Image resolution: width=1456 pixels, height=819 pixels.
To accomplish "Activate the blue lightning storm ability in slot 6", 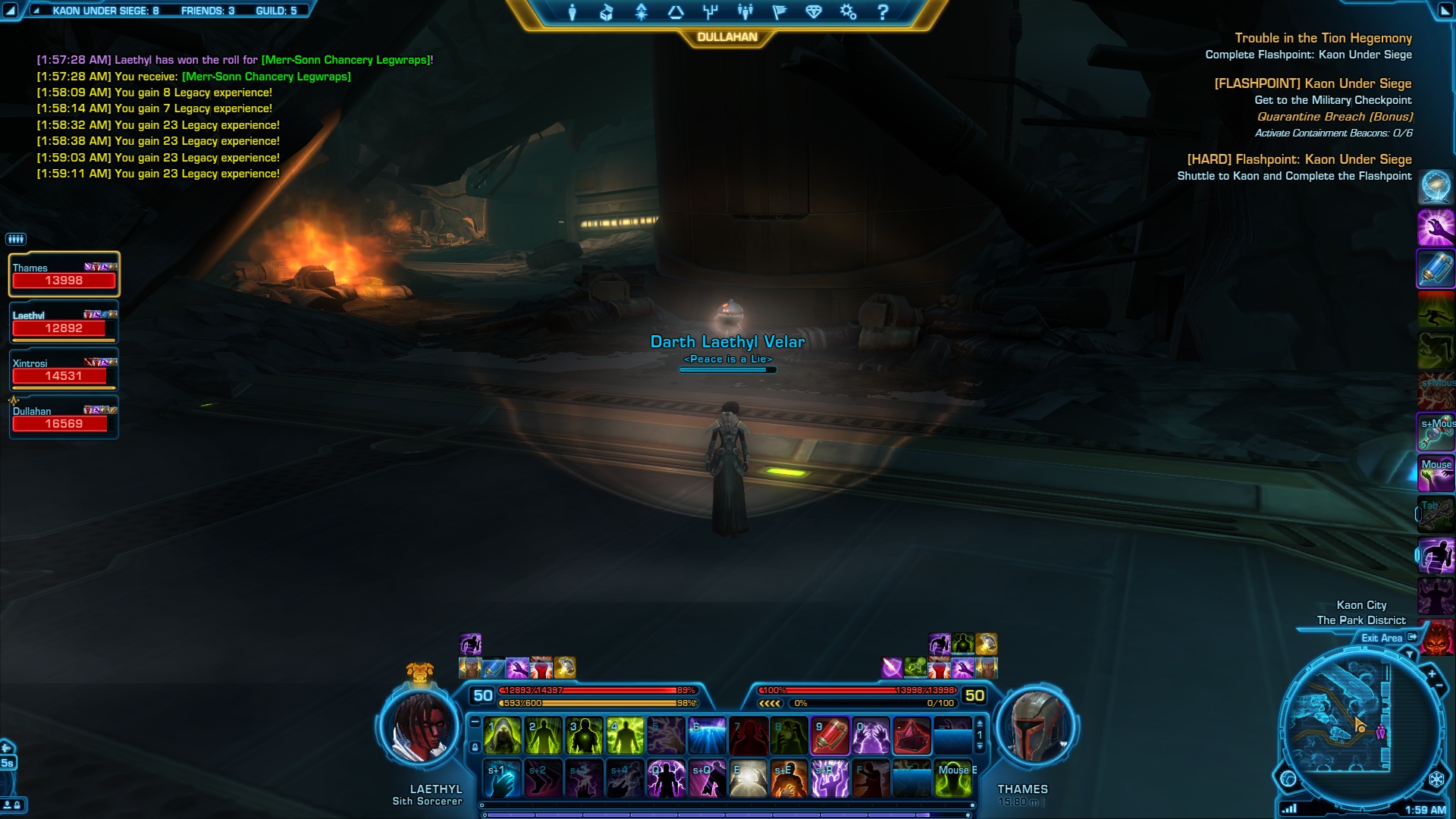I will click(x=707, y=736).
